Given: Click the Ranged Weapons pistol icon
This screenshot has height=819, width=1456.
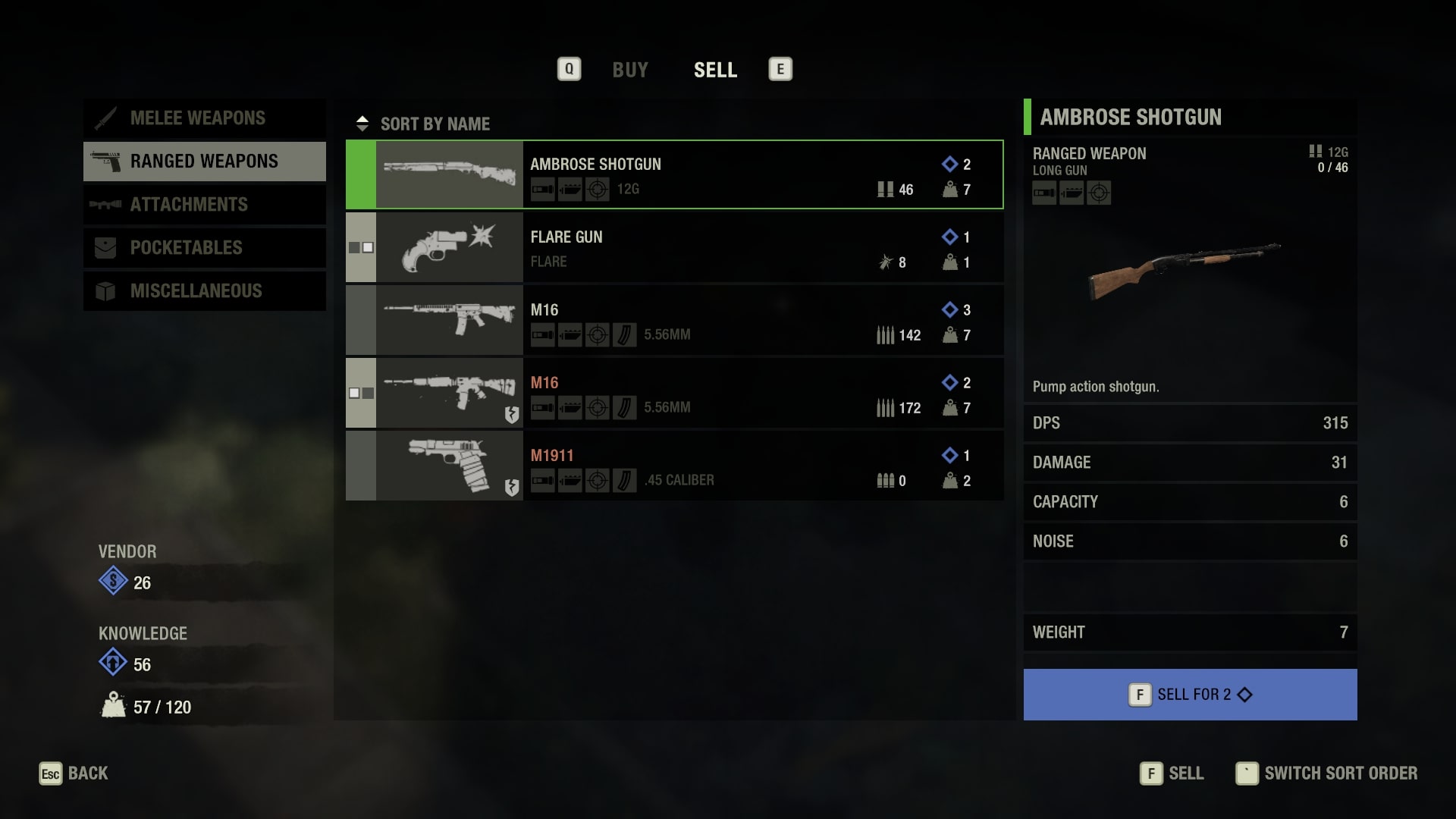Looking at the screenshot, I should [106, 161].
